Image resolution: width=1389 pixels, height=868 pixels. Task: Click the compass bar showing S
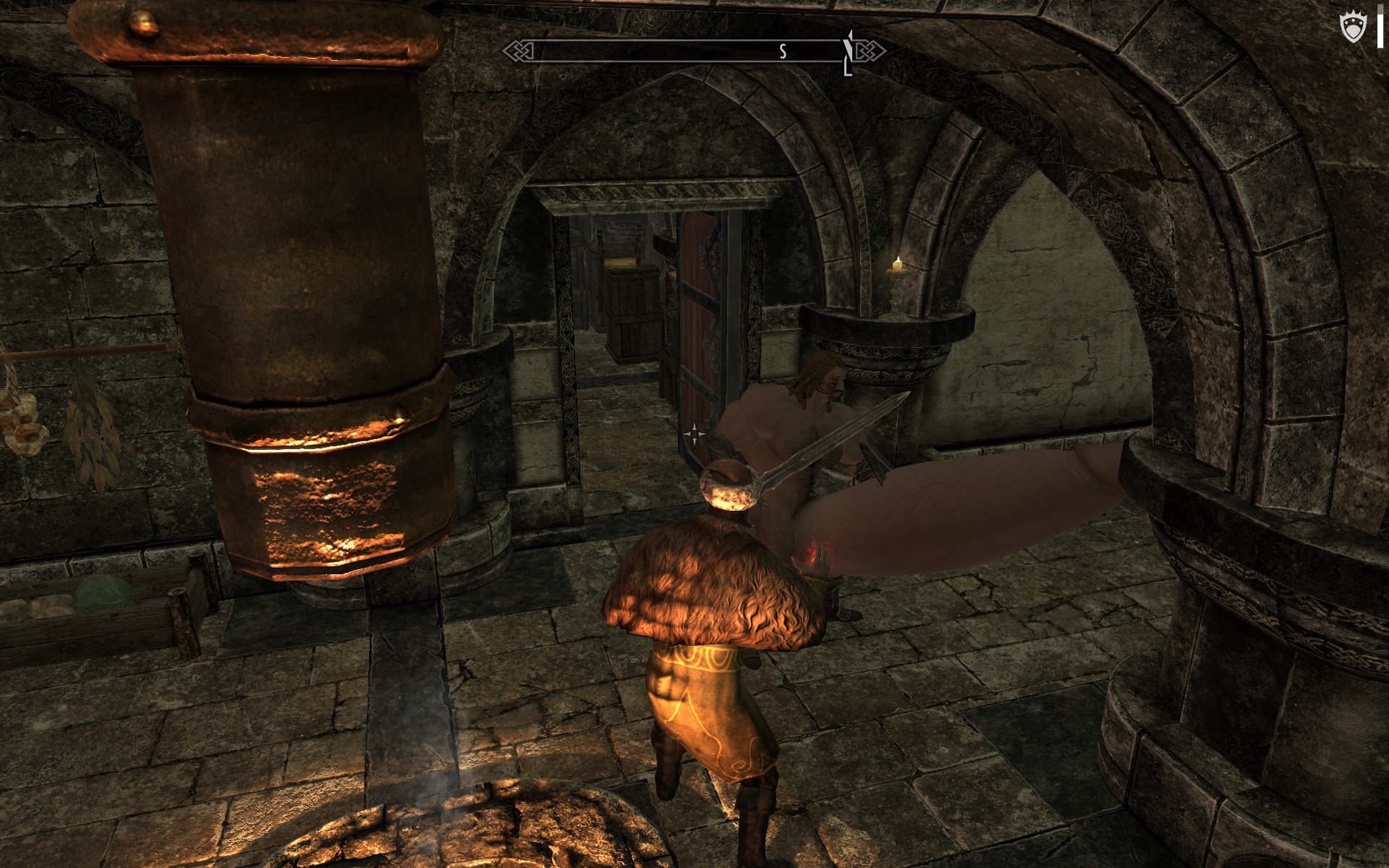693,51
